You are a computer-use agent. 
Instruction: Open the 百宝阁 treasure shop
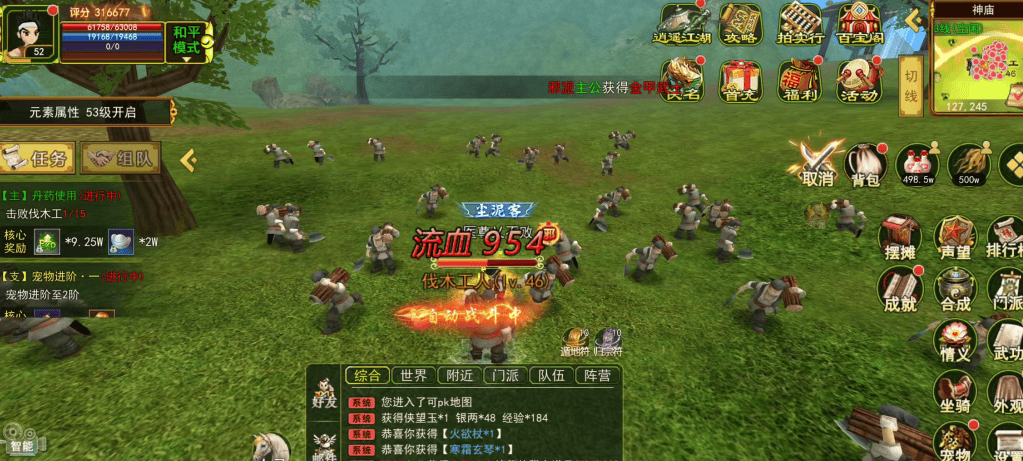point(859,23)
